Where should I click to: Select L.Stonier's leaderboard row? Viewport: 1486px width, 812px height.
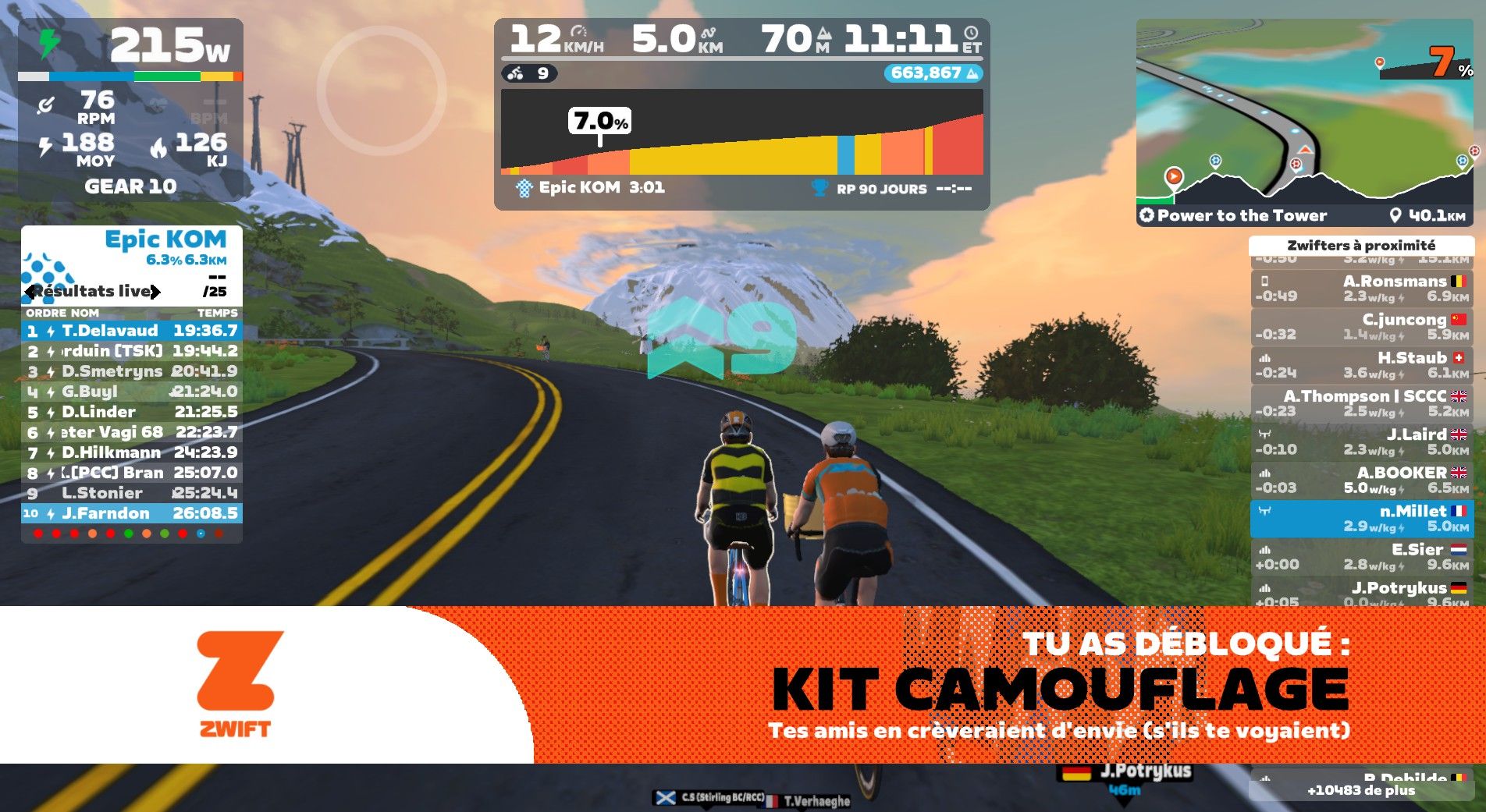[x=131, y=493]
